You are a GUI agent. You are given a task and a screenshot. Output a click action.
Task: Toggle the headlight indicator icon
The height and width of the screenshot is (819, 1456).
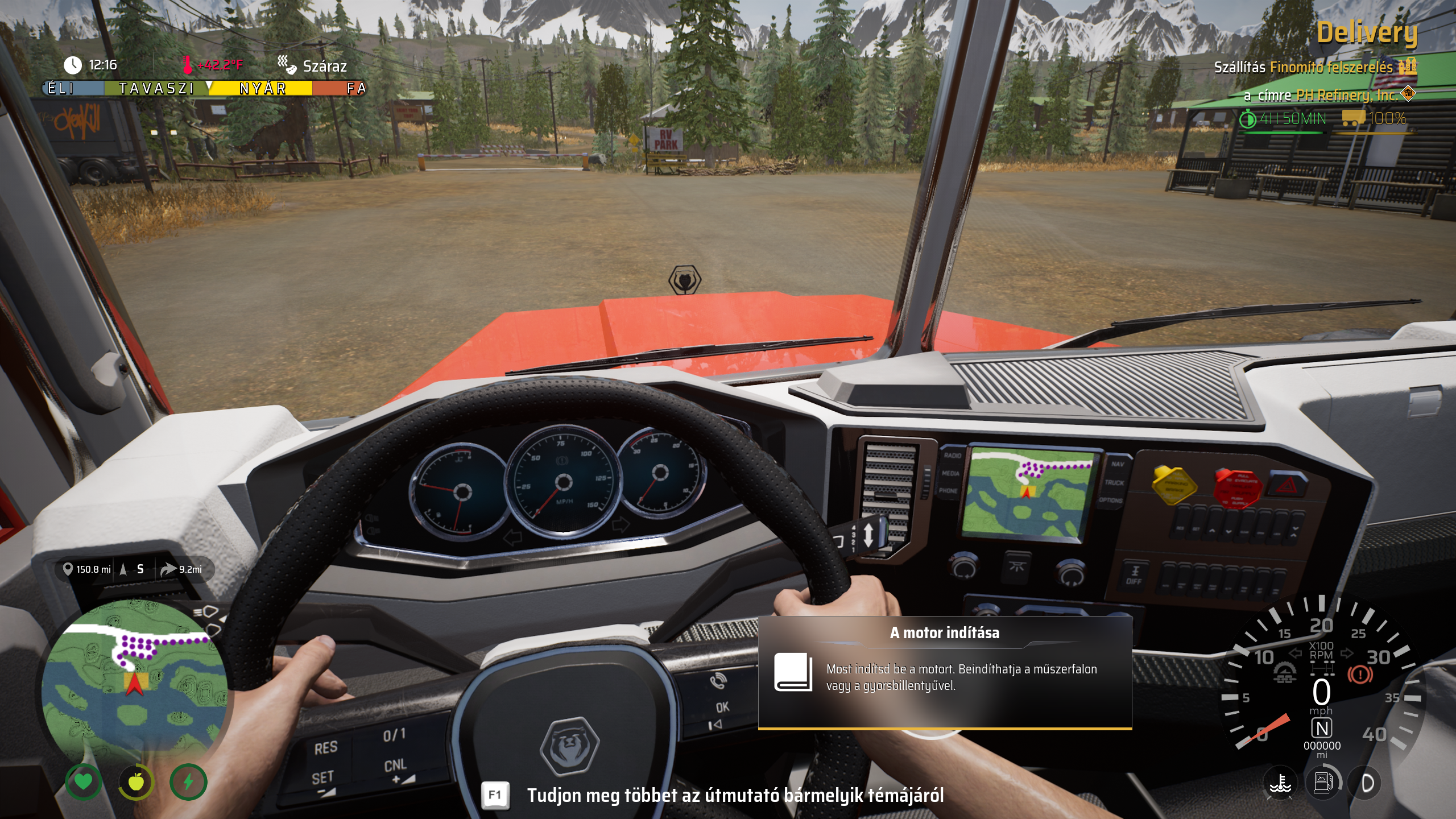pyautogui.click(x=1367, y=783)
